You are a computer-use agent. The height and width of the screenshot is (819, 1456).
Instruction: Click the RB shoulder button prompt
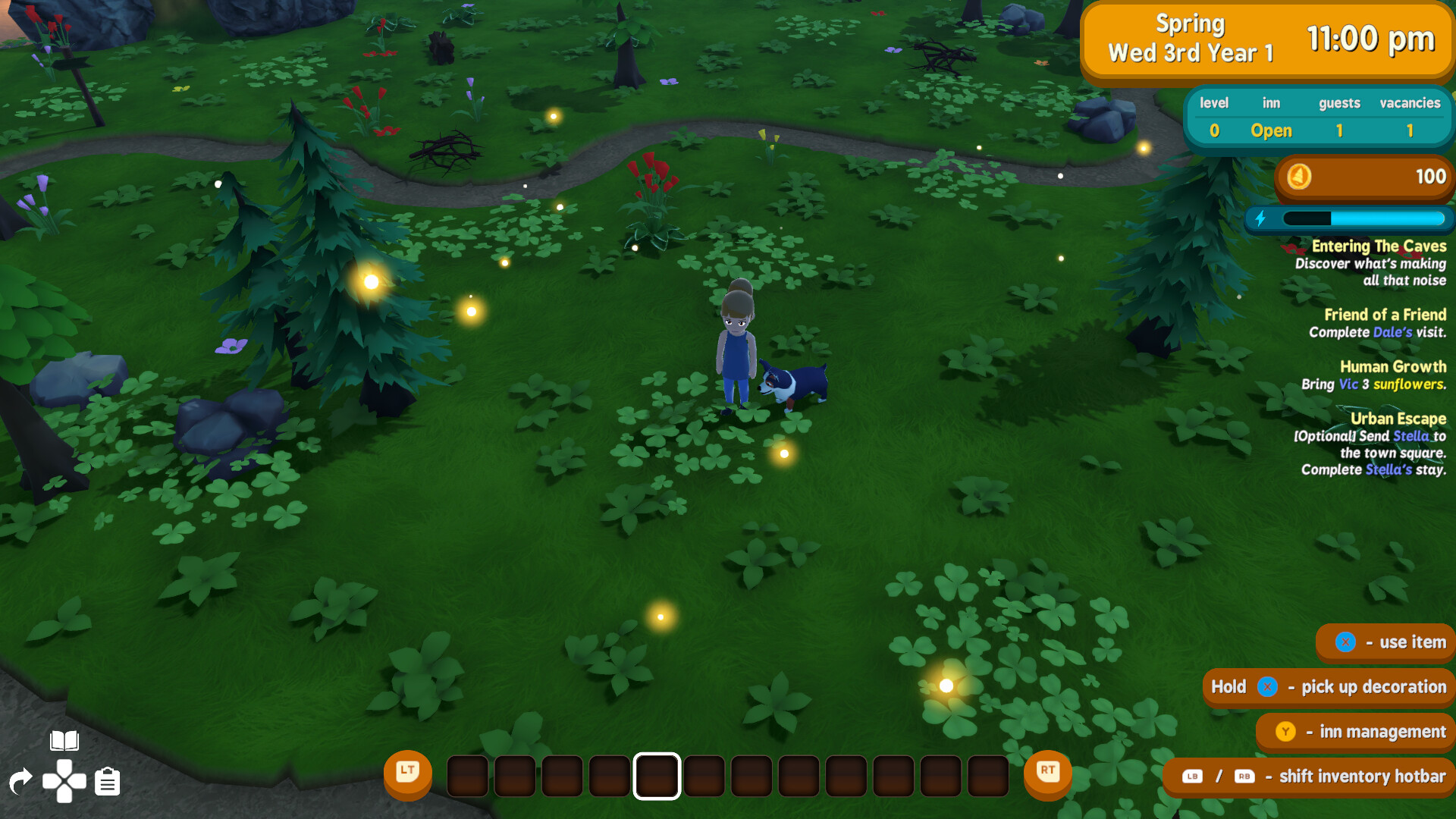point(1244,777)
